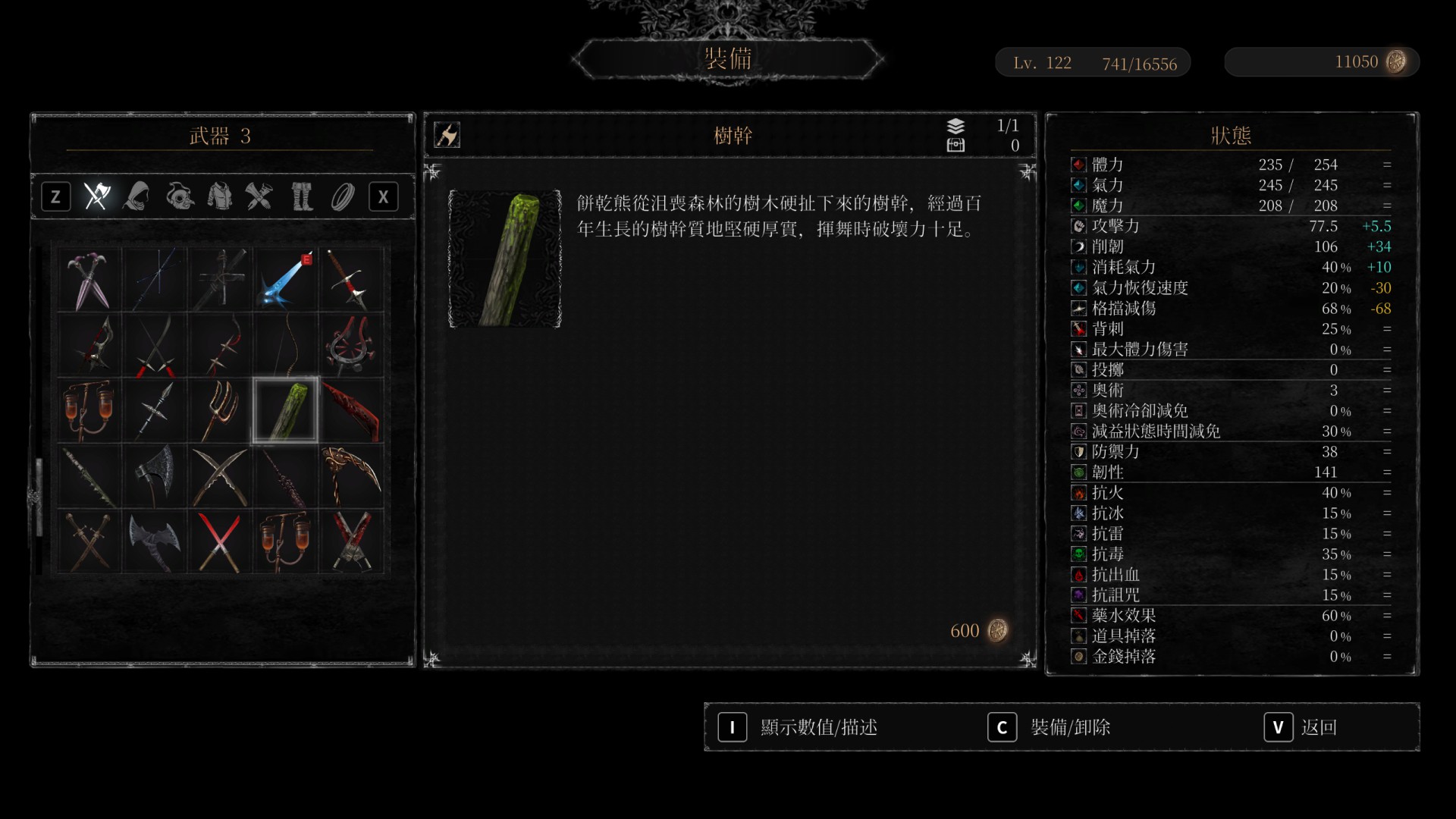Select the equipped 樹幹 trunk in the grid
The image size is (1456, 819).
(284, 409)
